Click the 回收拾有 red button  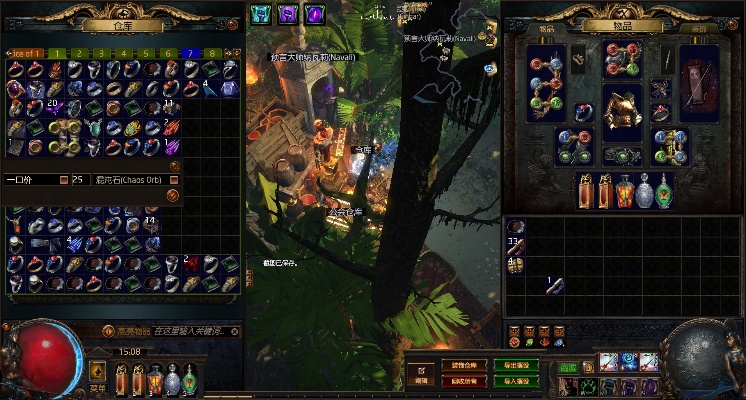[463, 380]
